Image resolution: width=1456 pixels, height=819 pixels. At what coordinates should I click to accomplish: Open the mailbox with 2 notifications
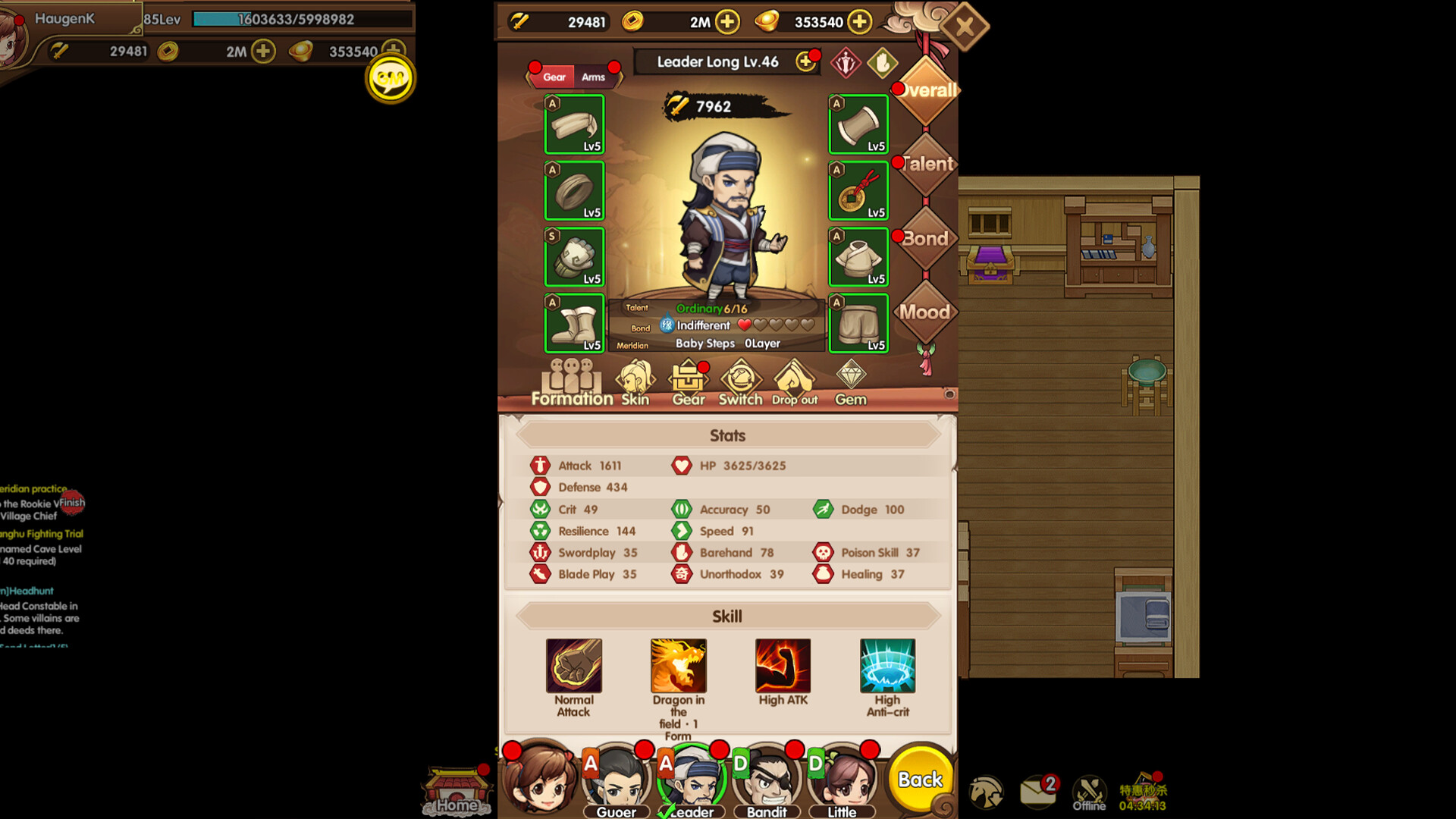pos(1038,792)
